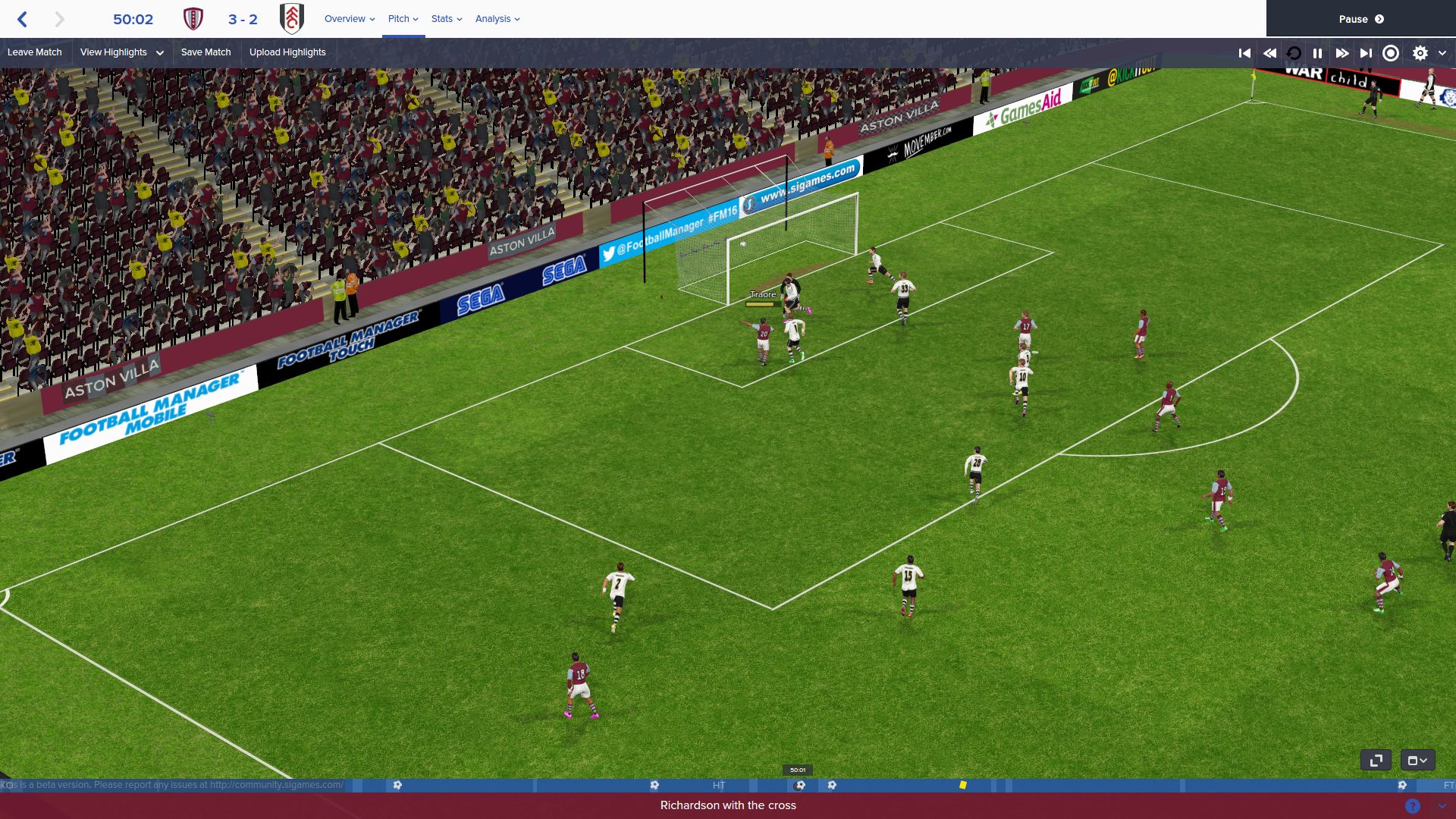Click the skip to start playback icon

[x=1244, y=53]
